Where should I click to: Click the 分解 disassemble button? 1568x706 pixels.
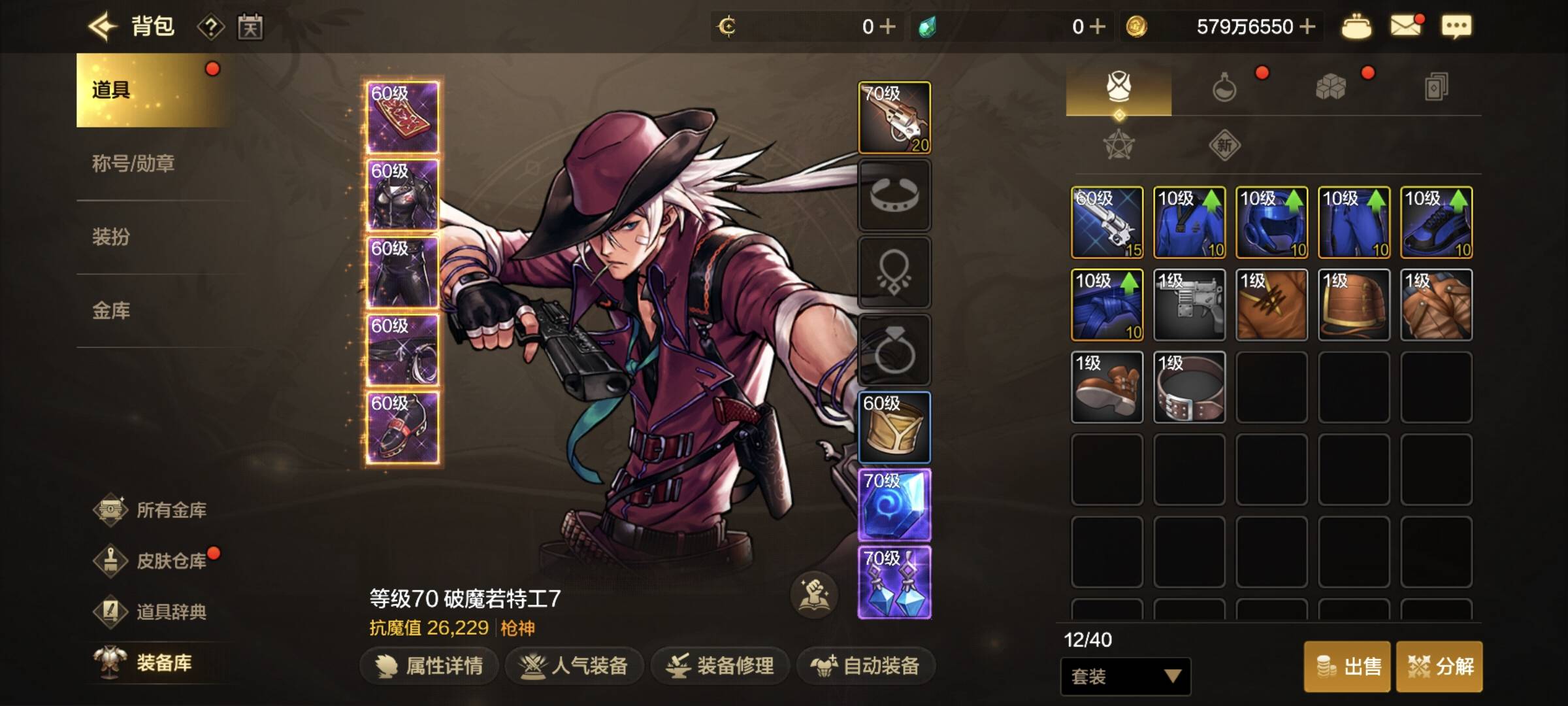1439,667
